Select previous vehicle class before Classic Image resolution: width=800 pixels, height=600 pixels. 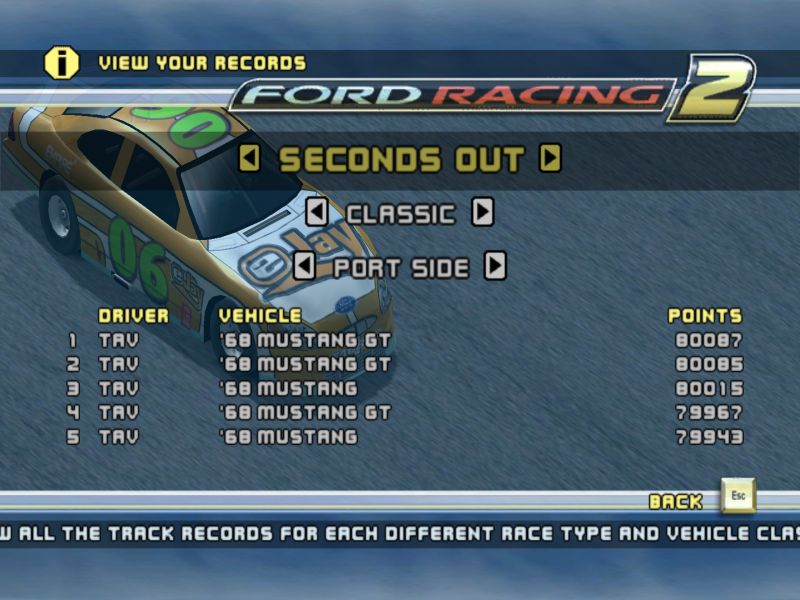coord(316,213)
